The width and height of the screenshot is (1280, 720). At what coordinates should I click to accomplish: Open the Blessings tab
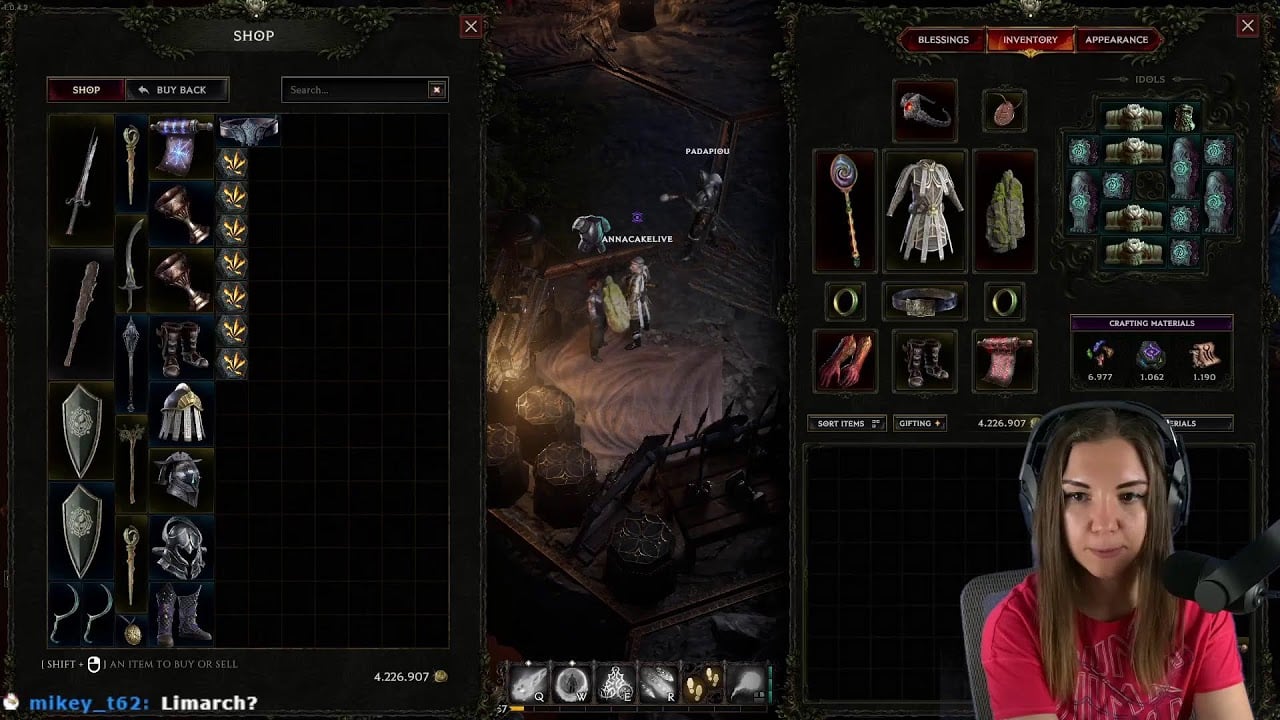[943, 40]
